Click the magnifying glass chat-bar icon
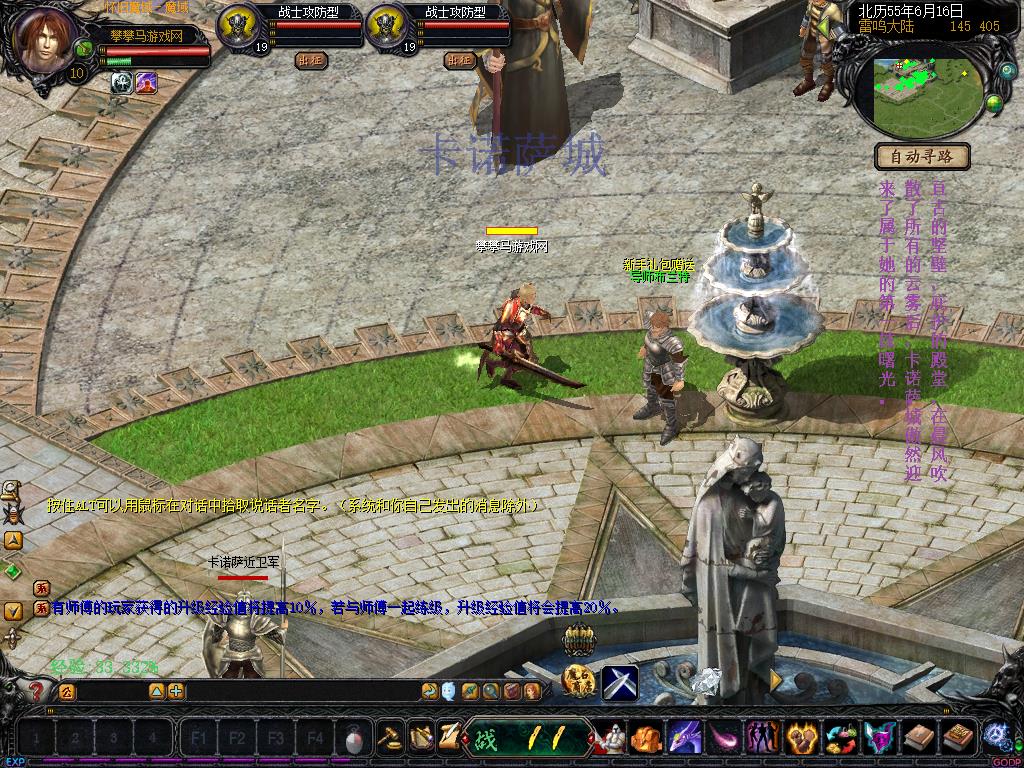 click(x=490, y=691)
